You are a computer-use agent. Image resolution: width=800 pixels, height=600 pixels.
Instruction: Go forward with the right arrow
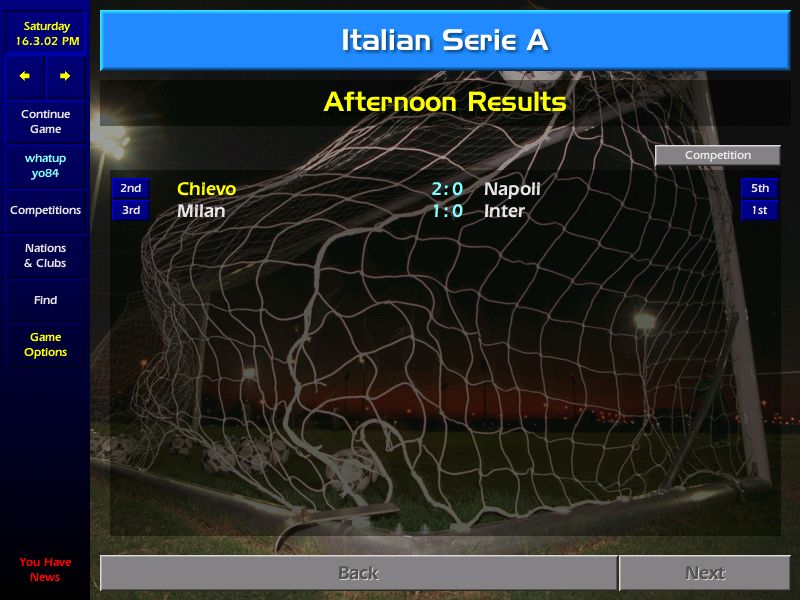click(65, 76)
